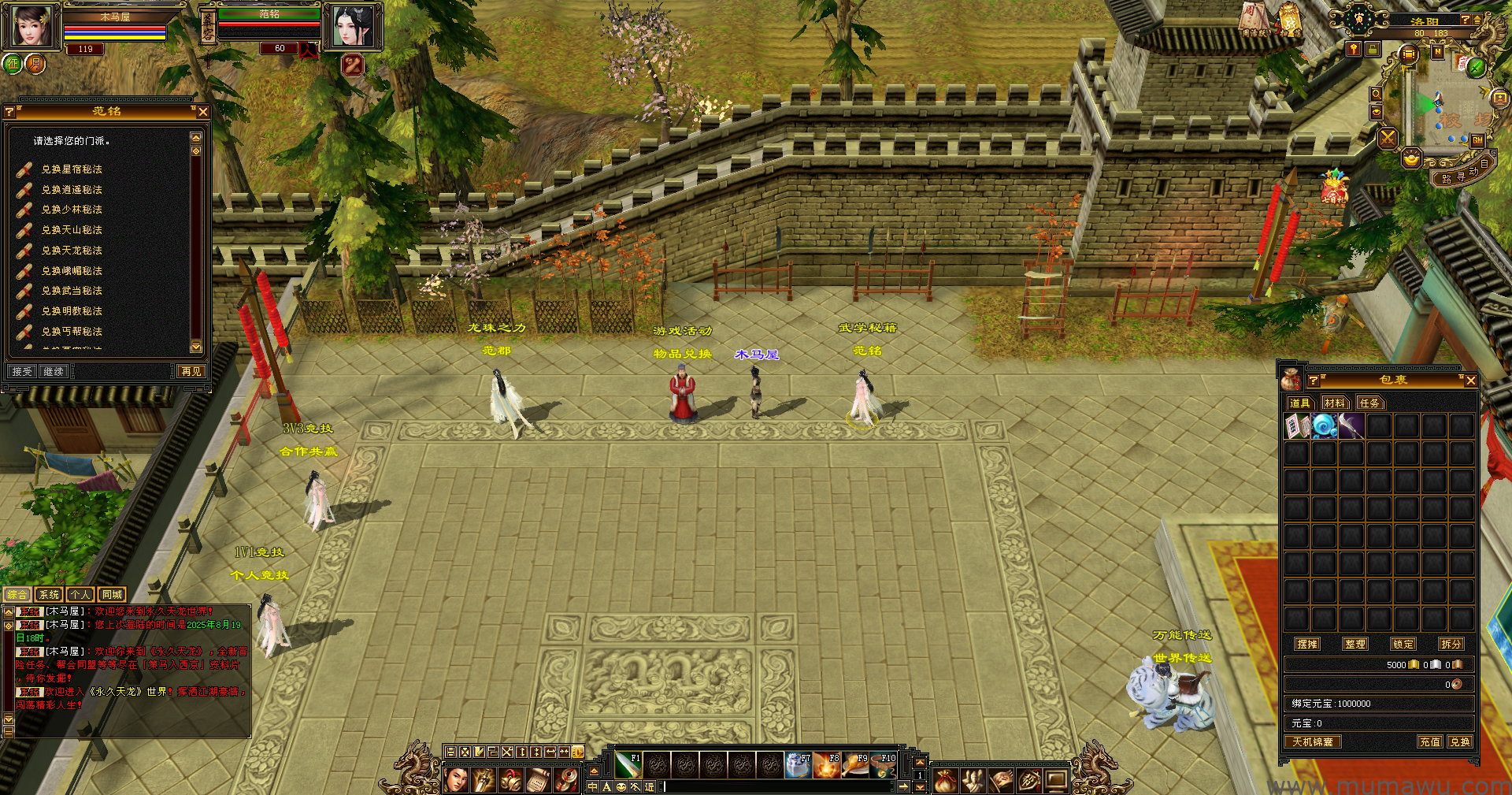Viewport: 1512px width, 795px height.
Task: Select the blue swirl orb item
Action: point(1325,426)
